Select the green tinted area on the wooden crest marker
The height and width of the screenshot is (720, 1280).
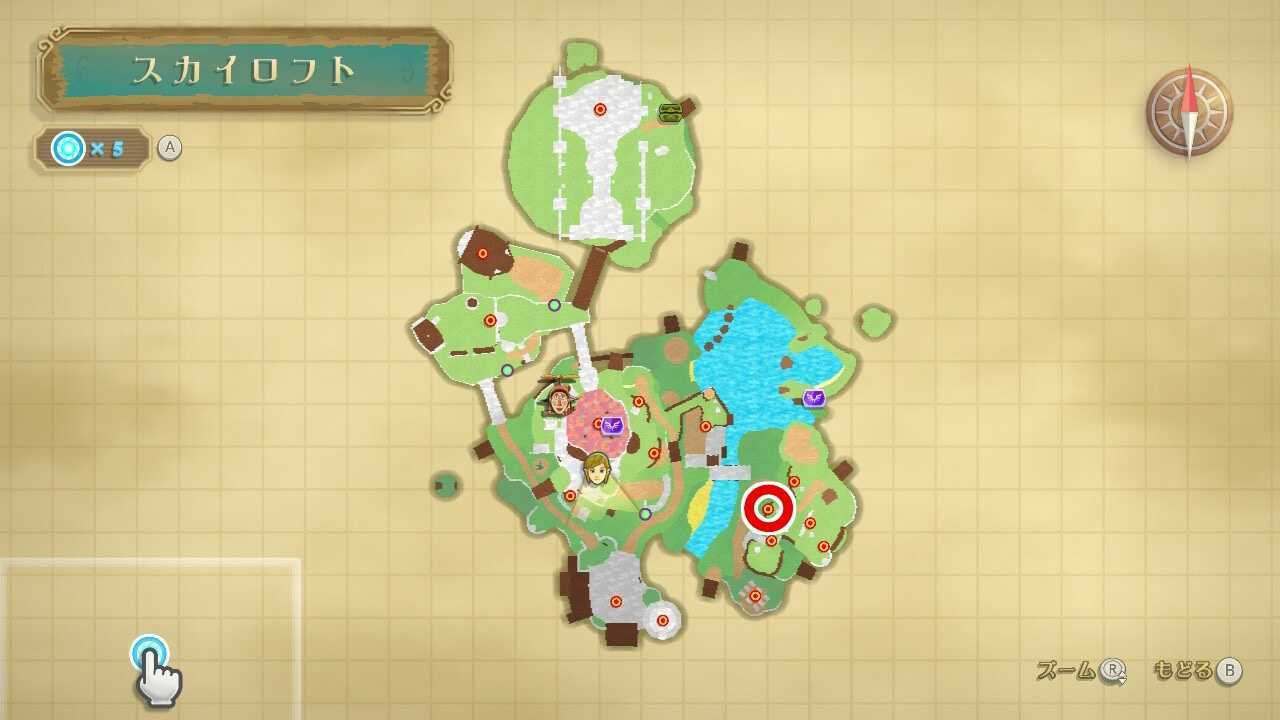coord(668,111)
